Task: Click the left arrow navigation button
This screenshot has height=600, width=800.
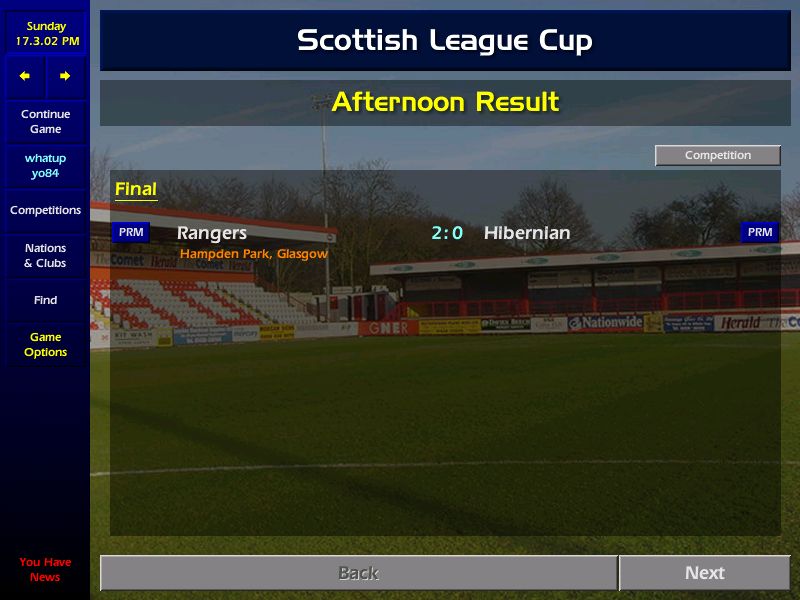Action: click(x=25, y=76)
